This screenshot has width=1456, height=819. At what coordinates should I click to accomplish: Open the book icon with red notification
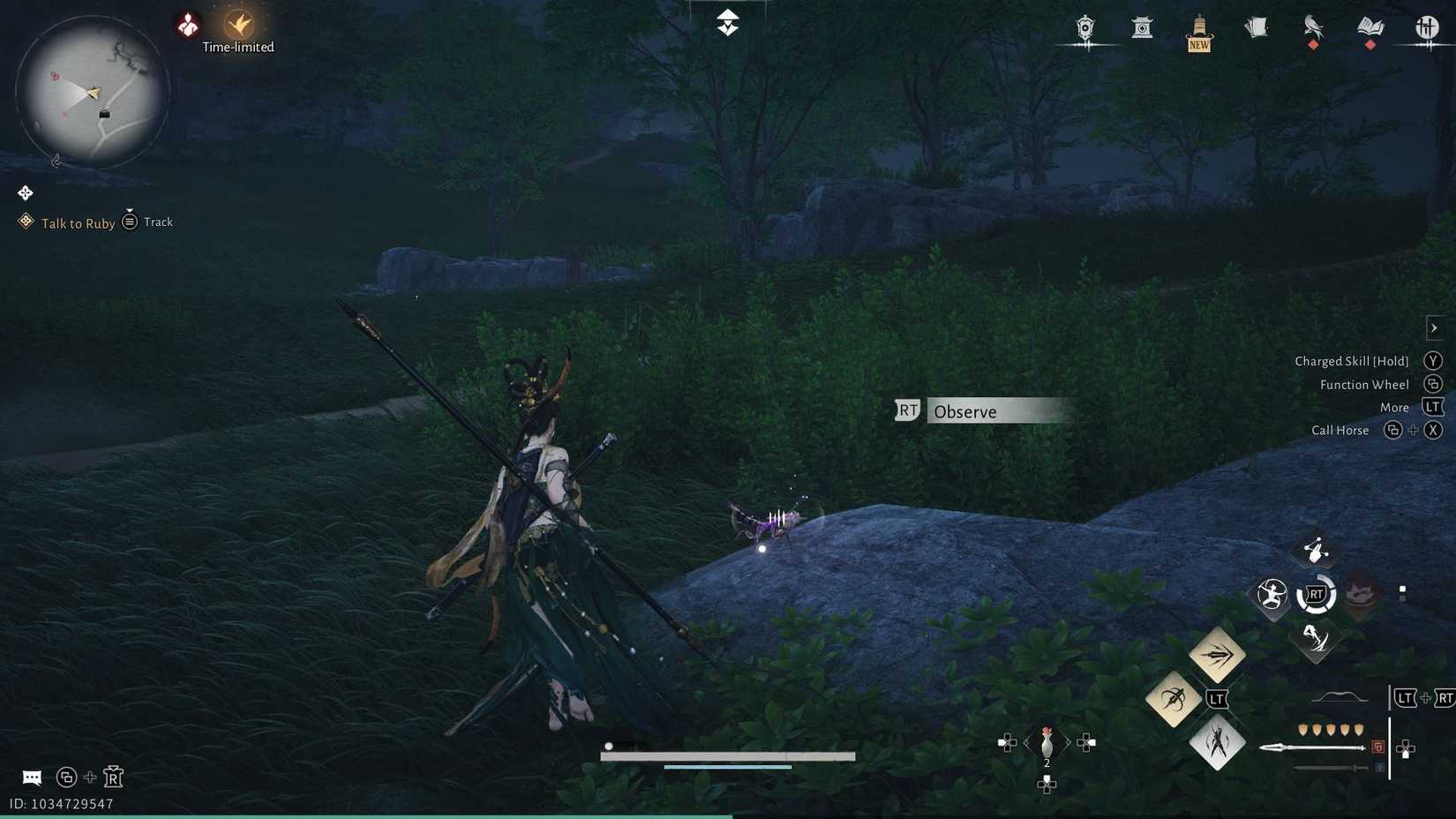[x=1370, y=28]
